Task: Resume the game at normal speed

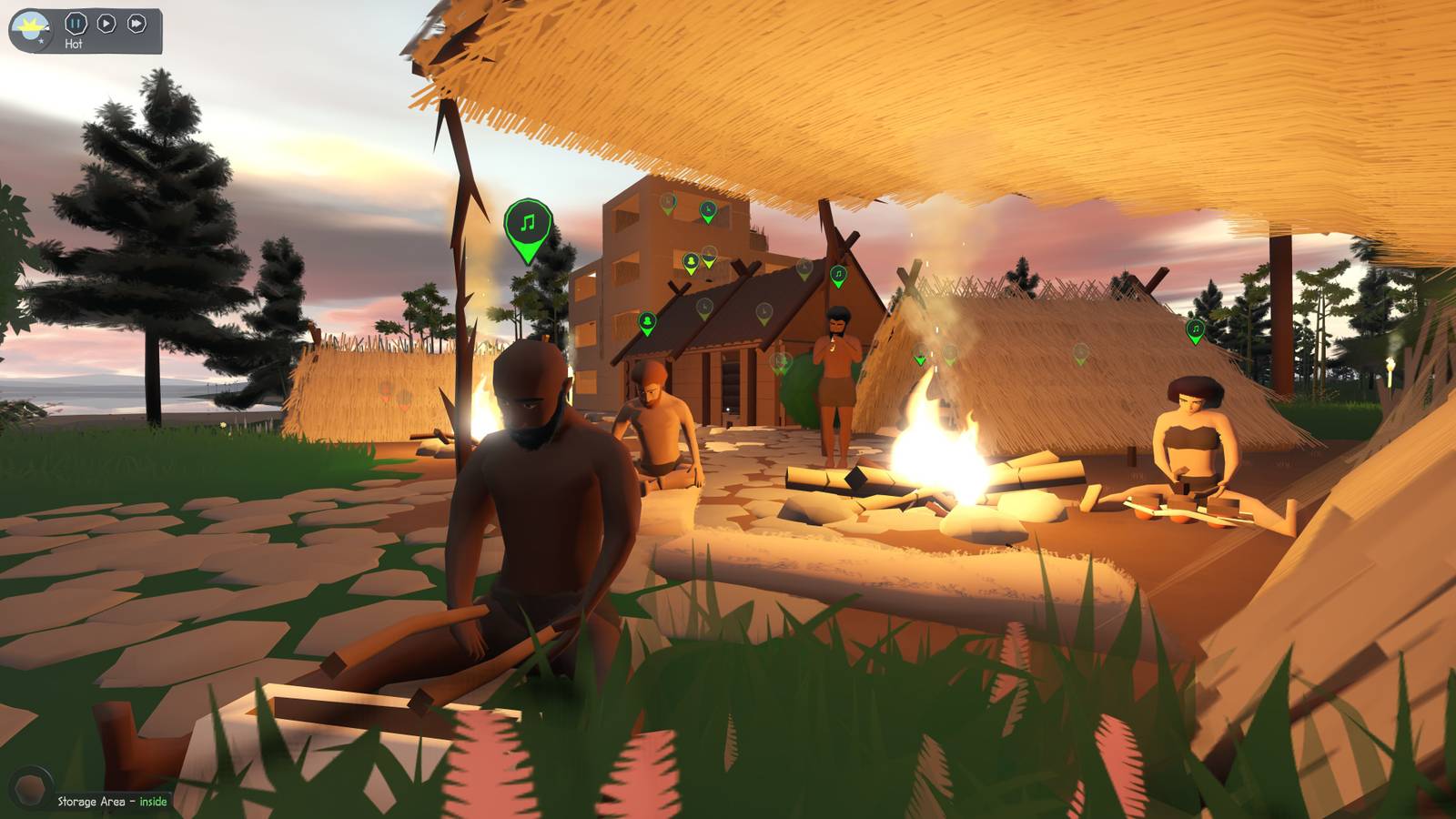Action: pyautogui.click(x=106, y=23)
